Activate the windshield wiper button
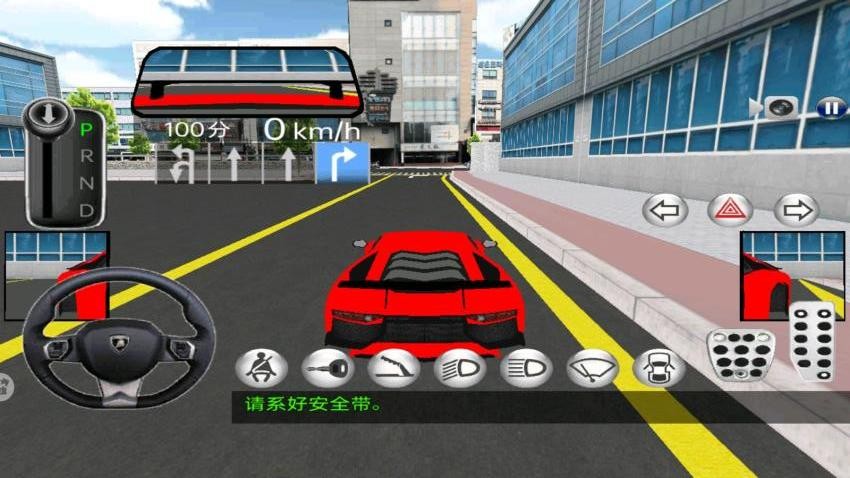 [x=592, y=368]
